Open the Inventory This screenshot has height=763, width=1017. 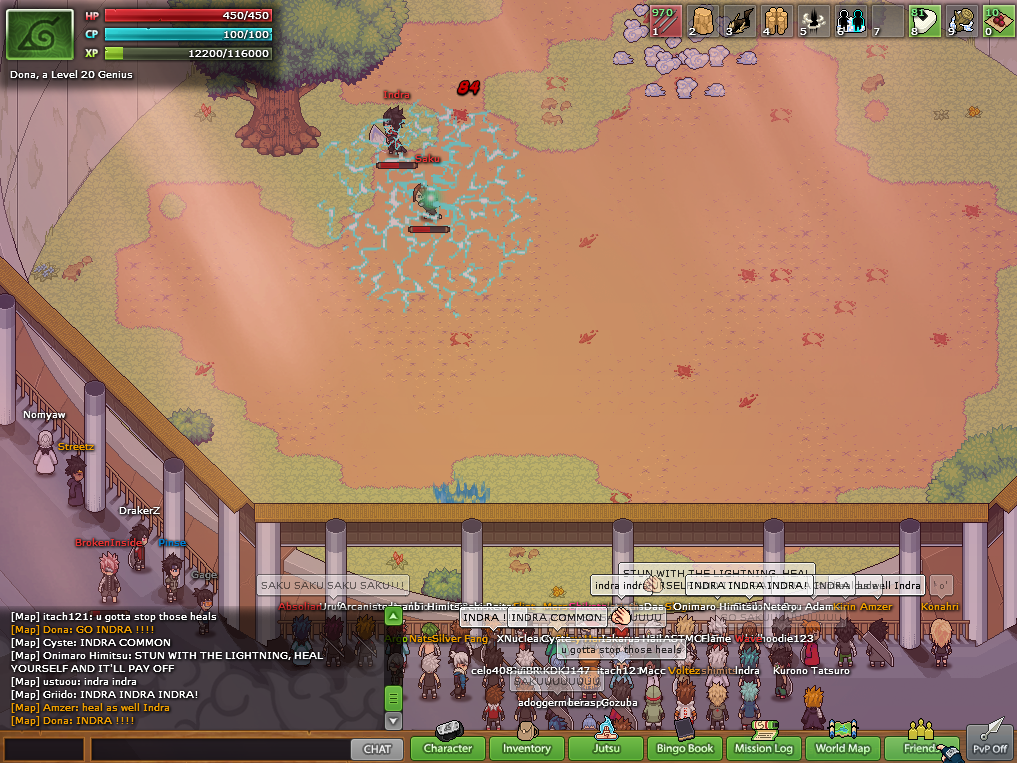pyautogui.click(x=526, y=748)
